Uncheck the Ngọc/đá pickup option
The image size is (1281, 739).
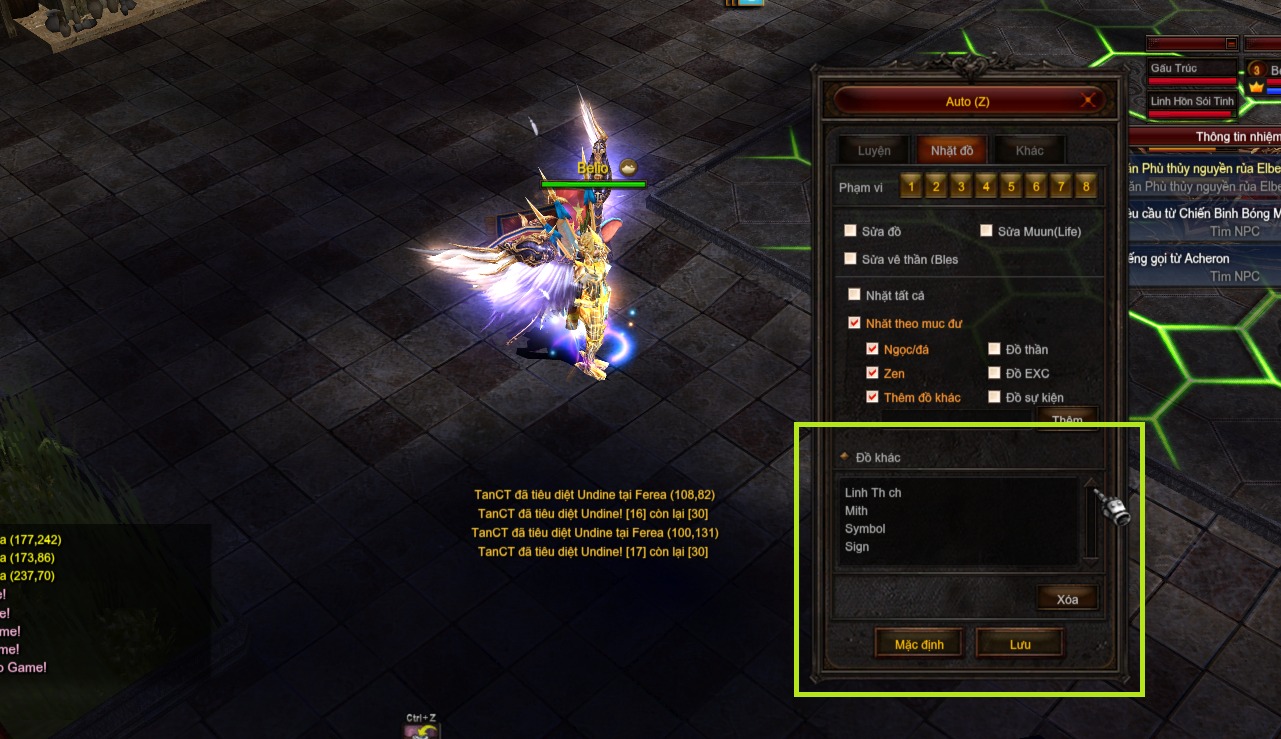[x=873, y=349]
